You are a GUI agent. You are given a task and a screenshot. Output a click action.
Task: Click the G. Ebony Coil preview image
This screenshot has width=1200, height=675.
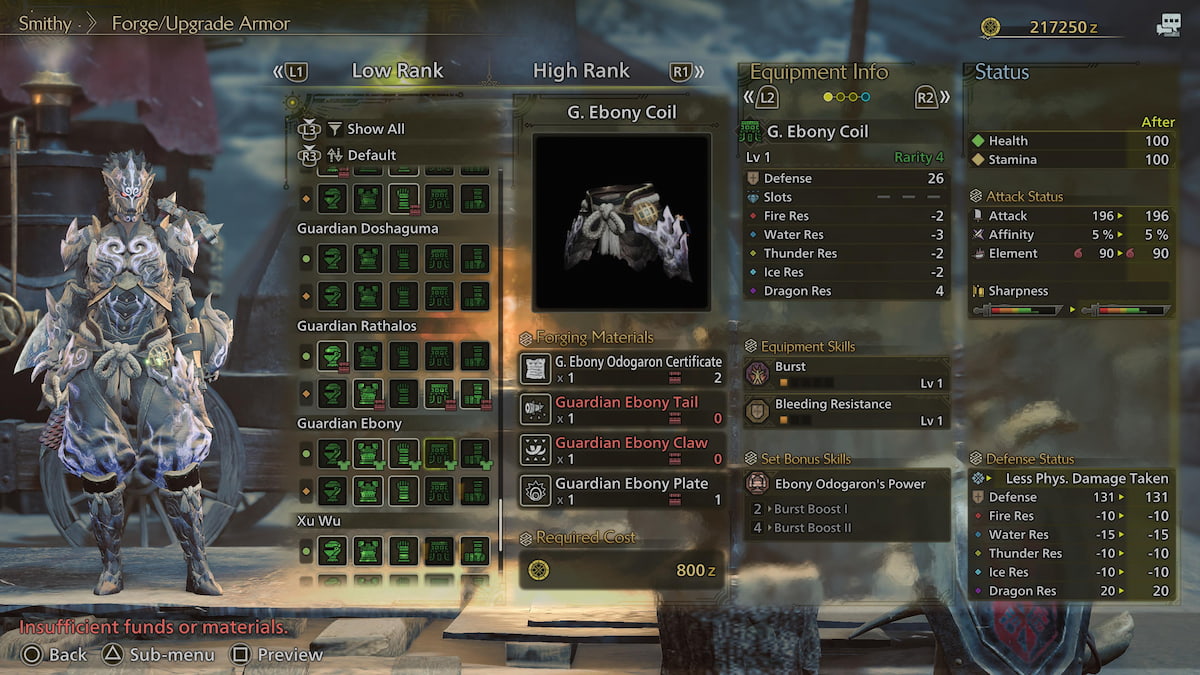[621, 222]
